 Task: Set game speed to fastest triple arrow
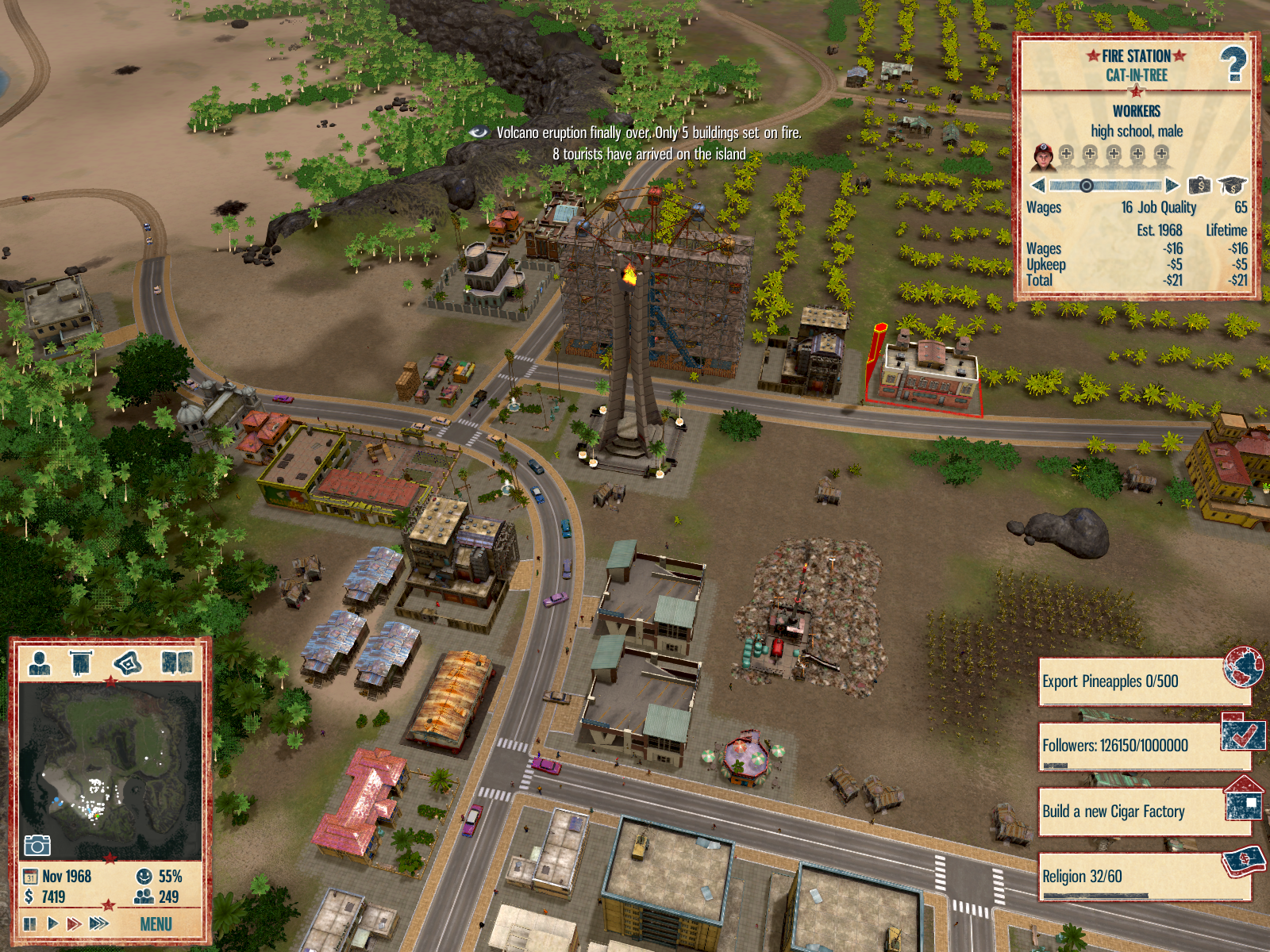pos(99,923)
